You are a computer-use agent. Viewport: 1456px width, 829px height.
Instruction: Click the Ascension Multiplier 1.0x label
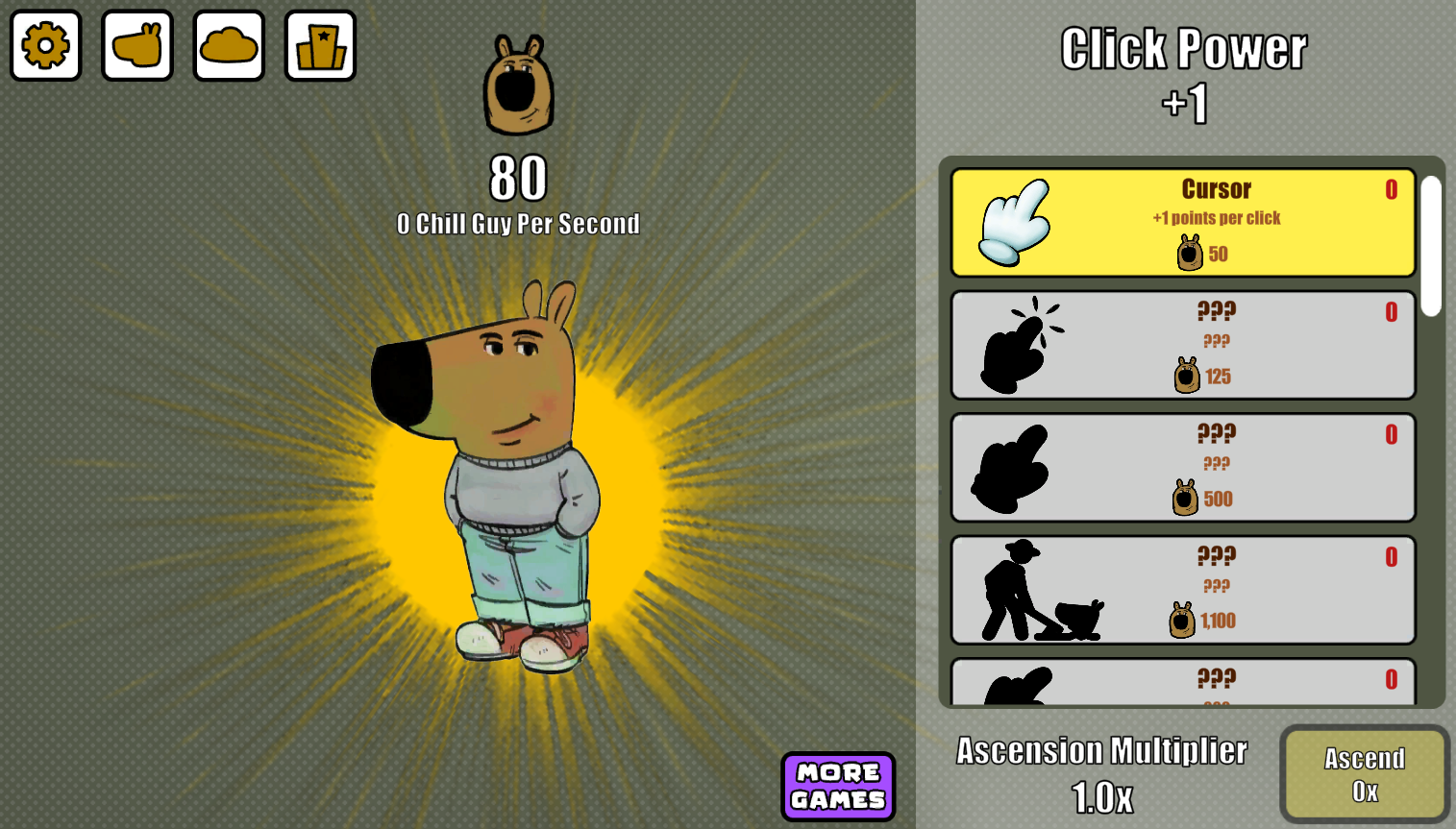pyautogui.click(x=1101, y=773)
